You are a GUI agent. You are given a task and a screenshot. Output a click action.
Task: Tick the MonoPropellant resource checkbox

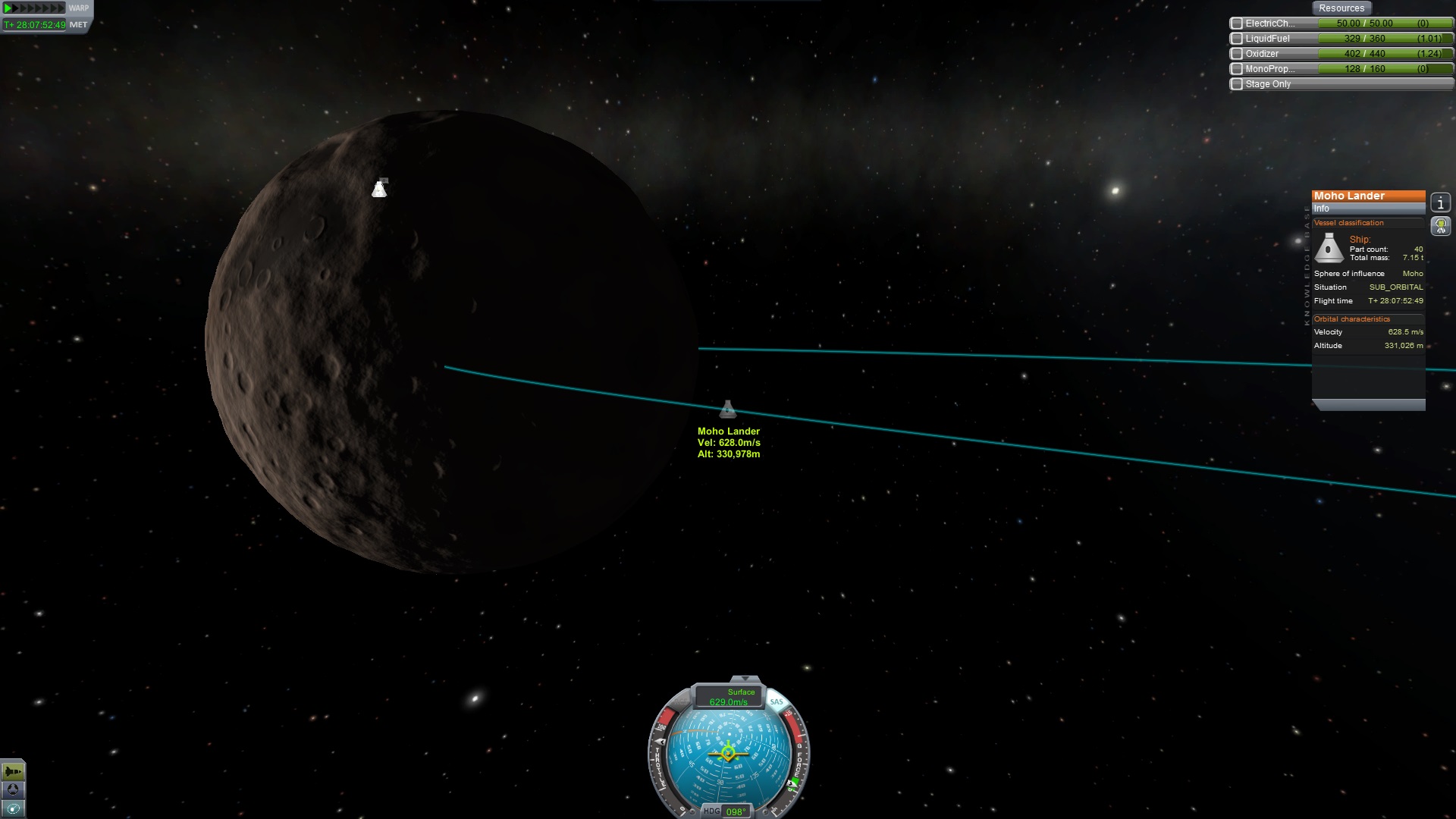1237,69
